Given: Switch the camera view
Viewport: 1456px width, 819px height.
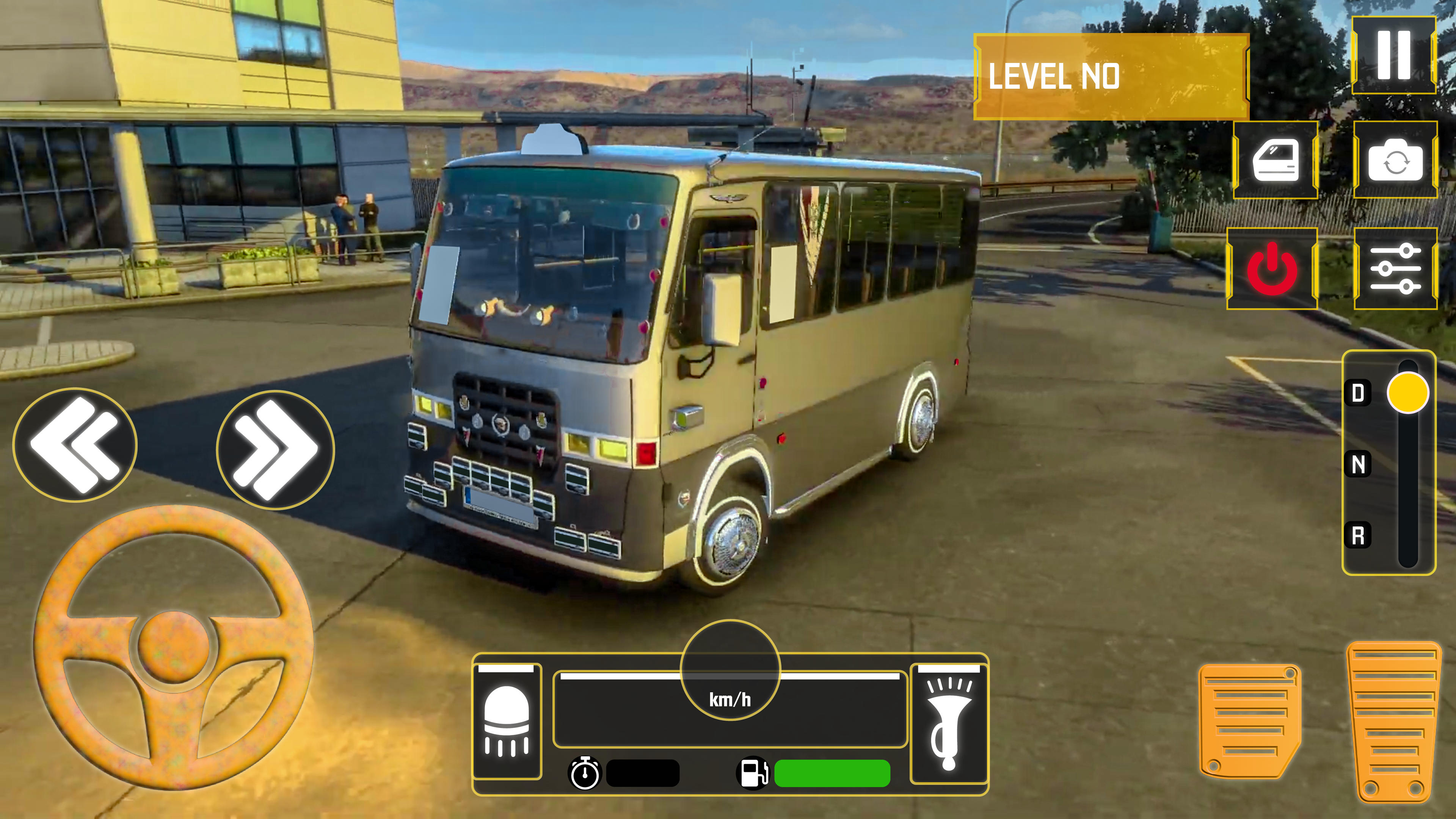Looking at the screenshot, I should (1395, 160).
